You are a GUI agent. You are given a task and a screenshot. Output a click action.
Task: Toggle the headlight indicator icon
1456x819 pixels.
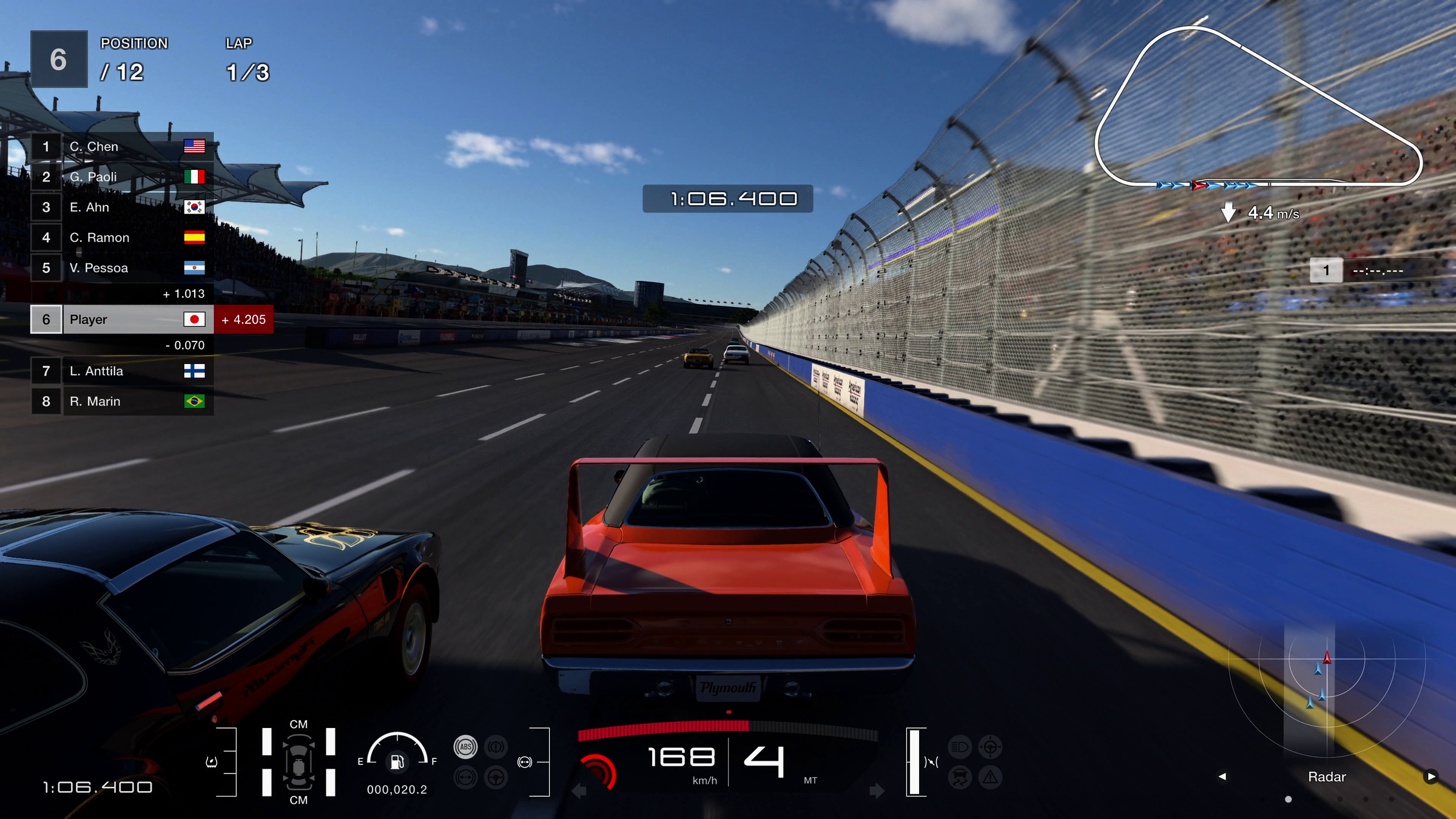960,747
